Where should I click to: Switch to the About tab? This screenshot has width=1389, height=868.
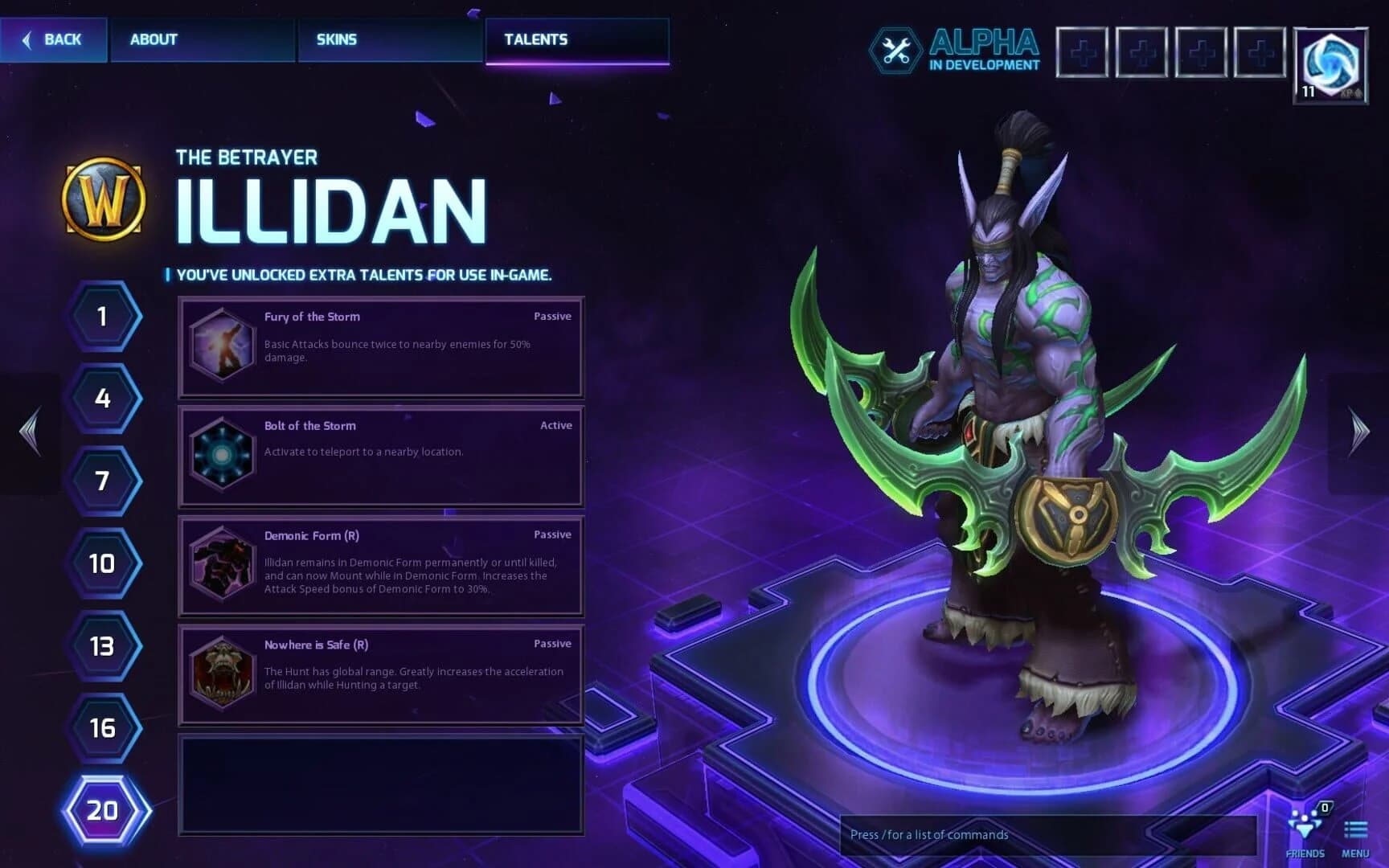click(x=153, y=39)
